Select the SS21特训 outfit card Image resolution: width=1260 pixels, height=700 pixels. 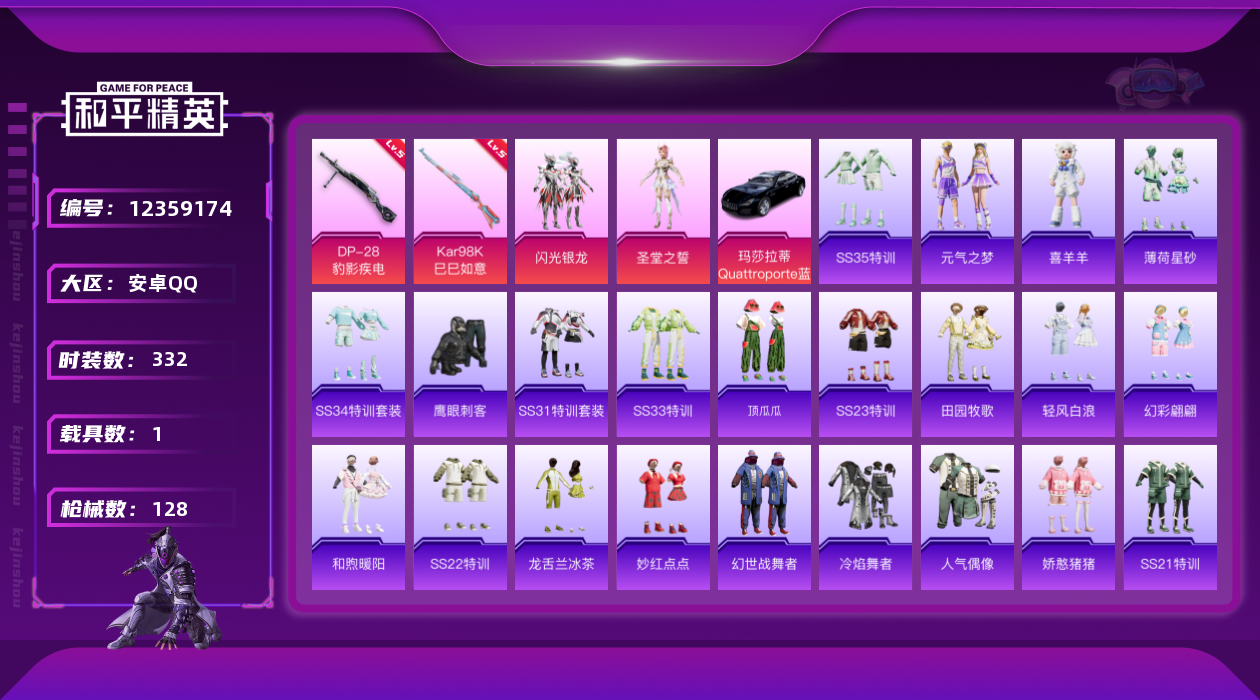(1170, 516)
